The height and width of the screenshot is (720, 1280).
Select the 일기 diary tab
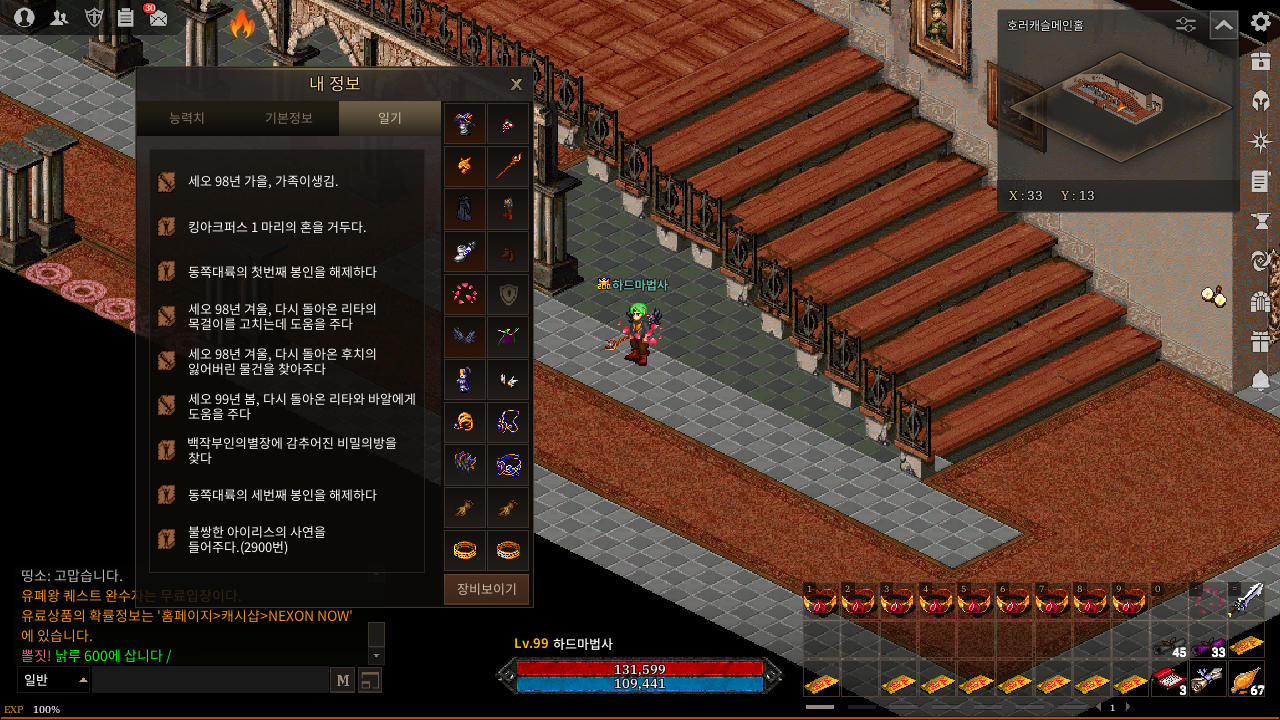(389, 118)
